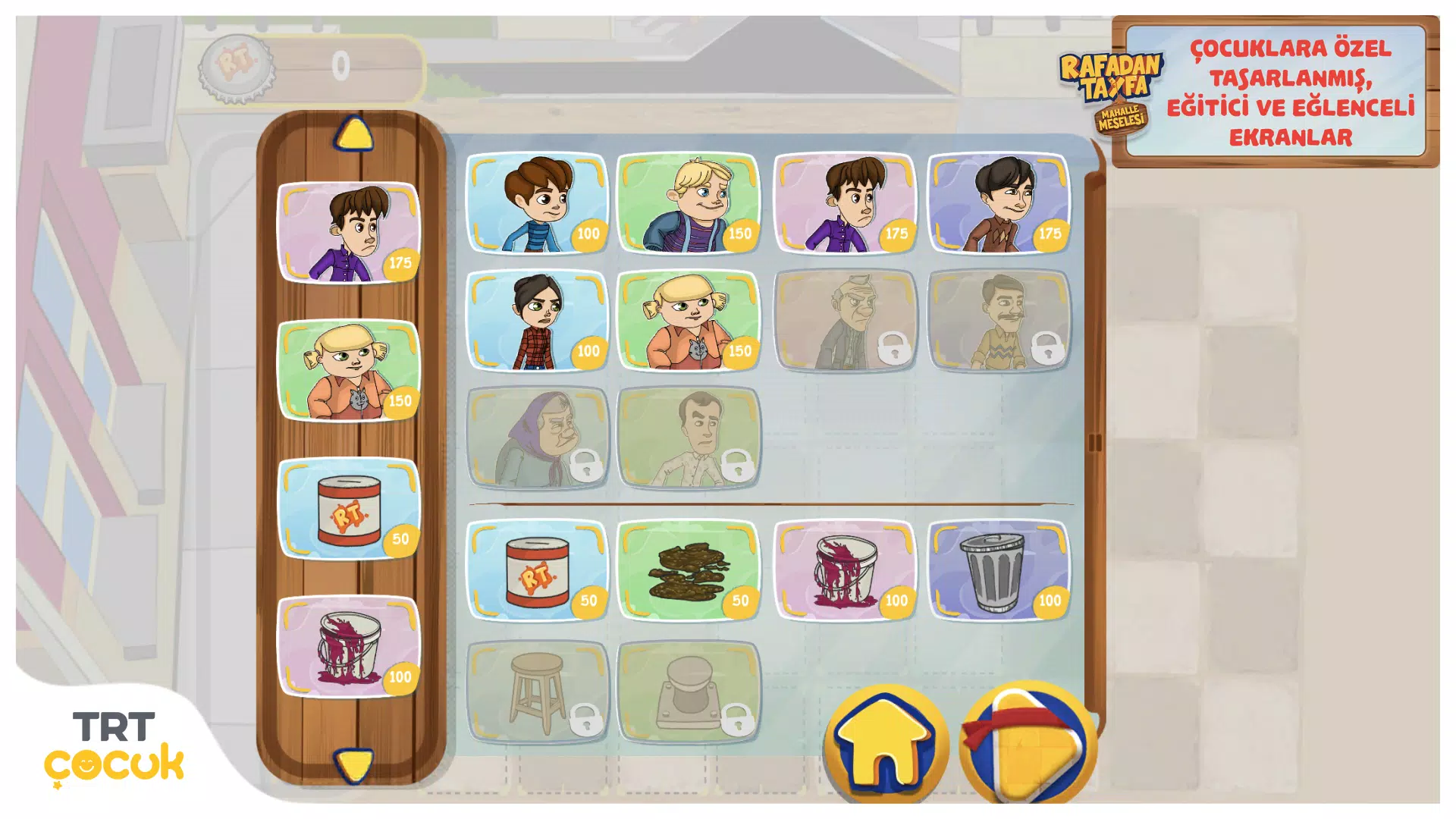This screenshot has height=819, width=1456.
Task: Select the girl in red plaid shirt
Action: (x=537, y=321)
